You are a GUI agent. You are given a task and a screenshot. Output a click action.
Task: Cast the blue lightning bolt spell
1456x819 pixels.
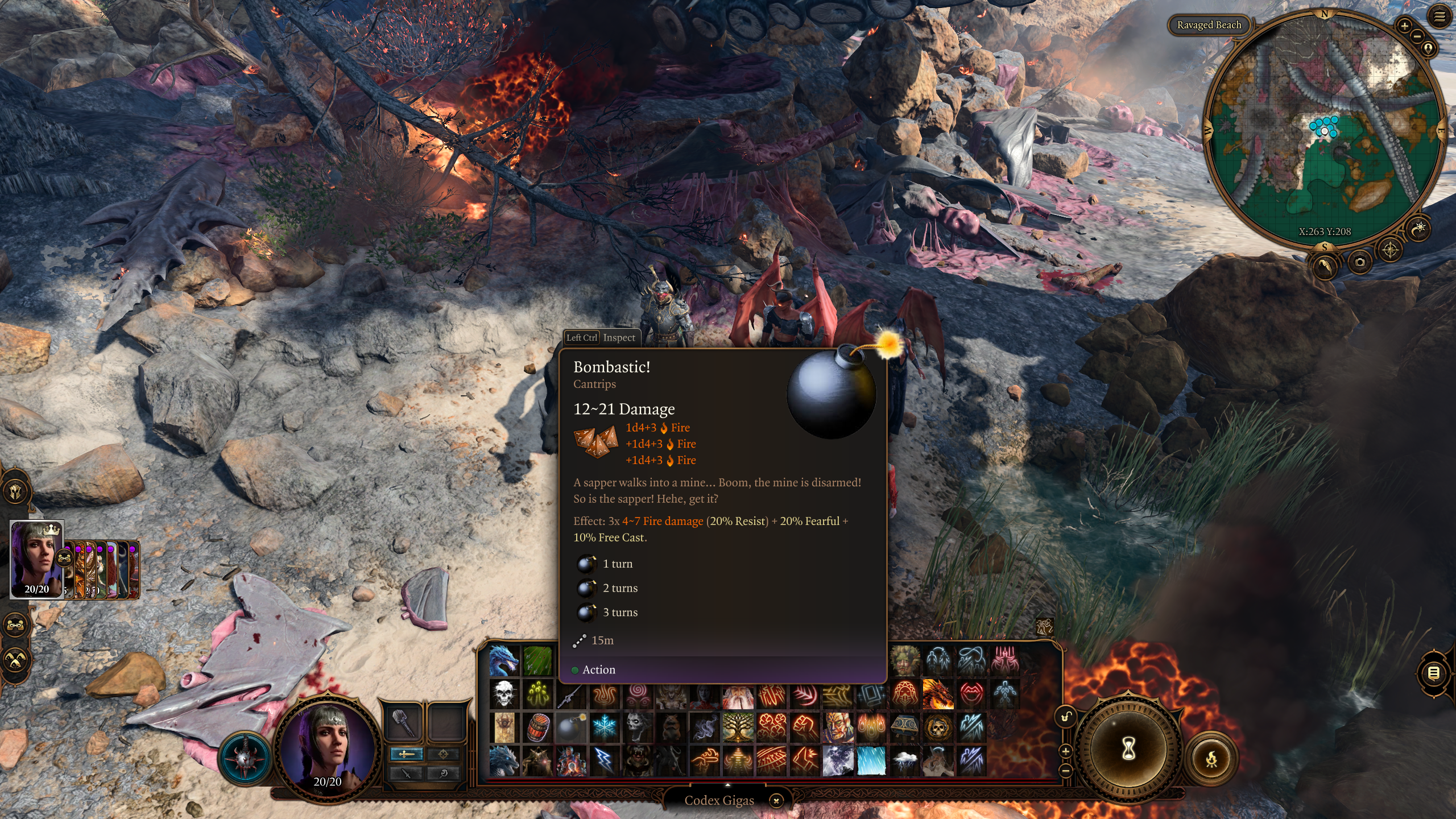coord(604,760)
